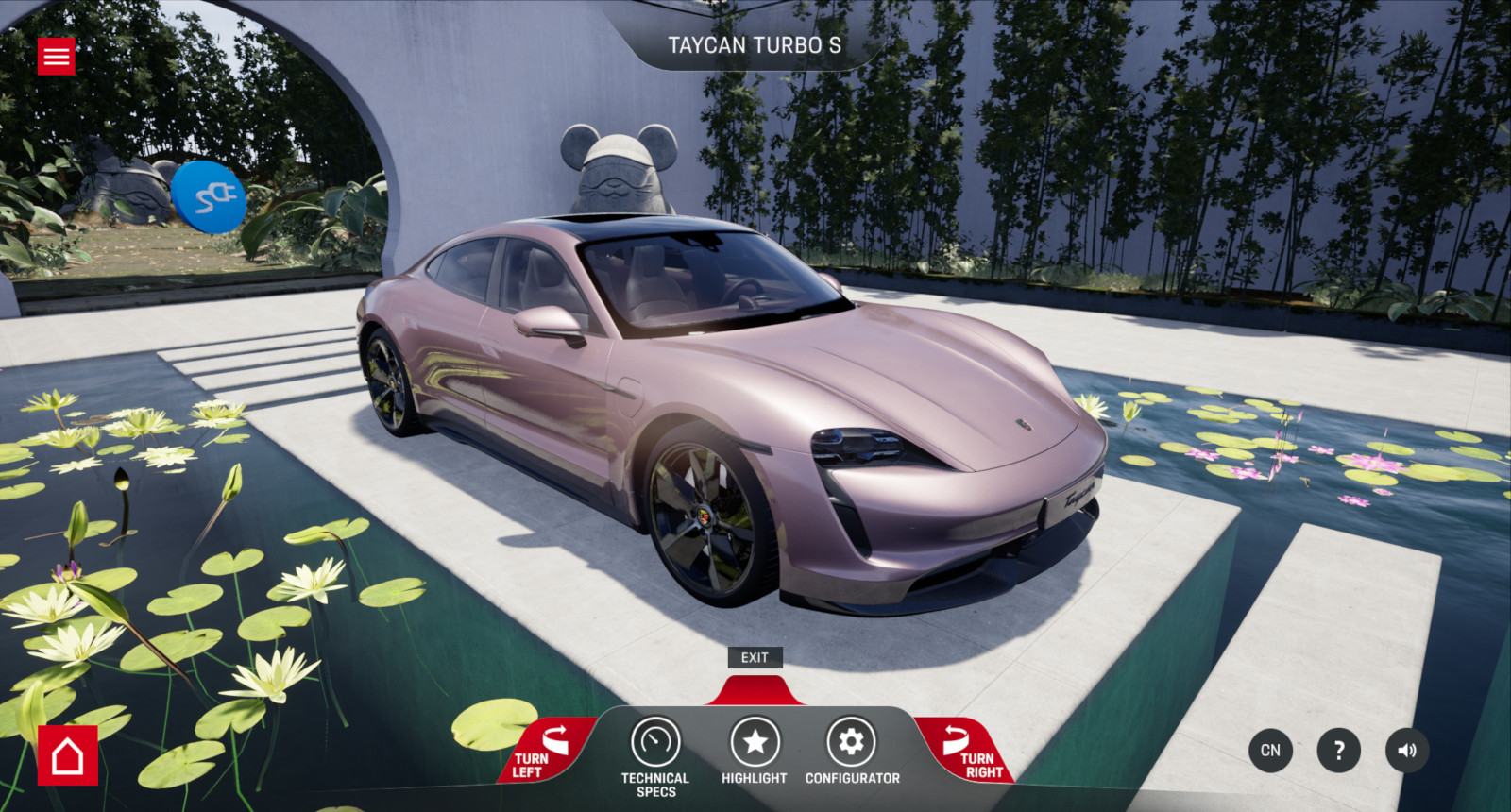Toggle the sound speaker icon

coord(1407,751)
